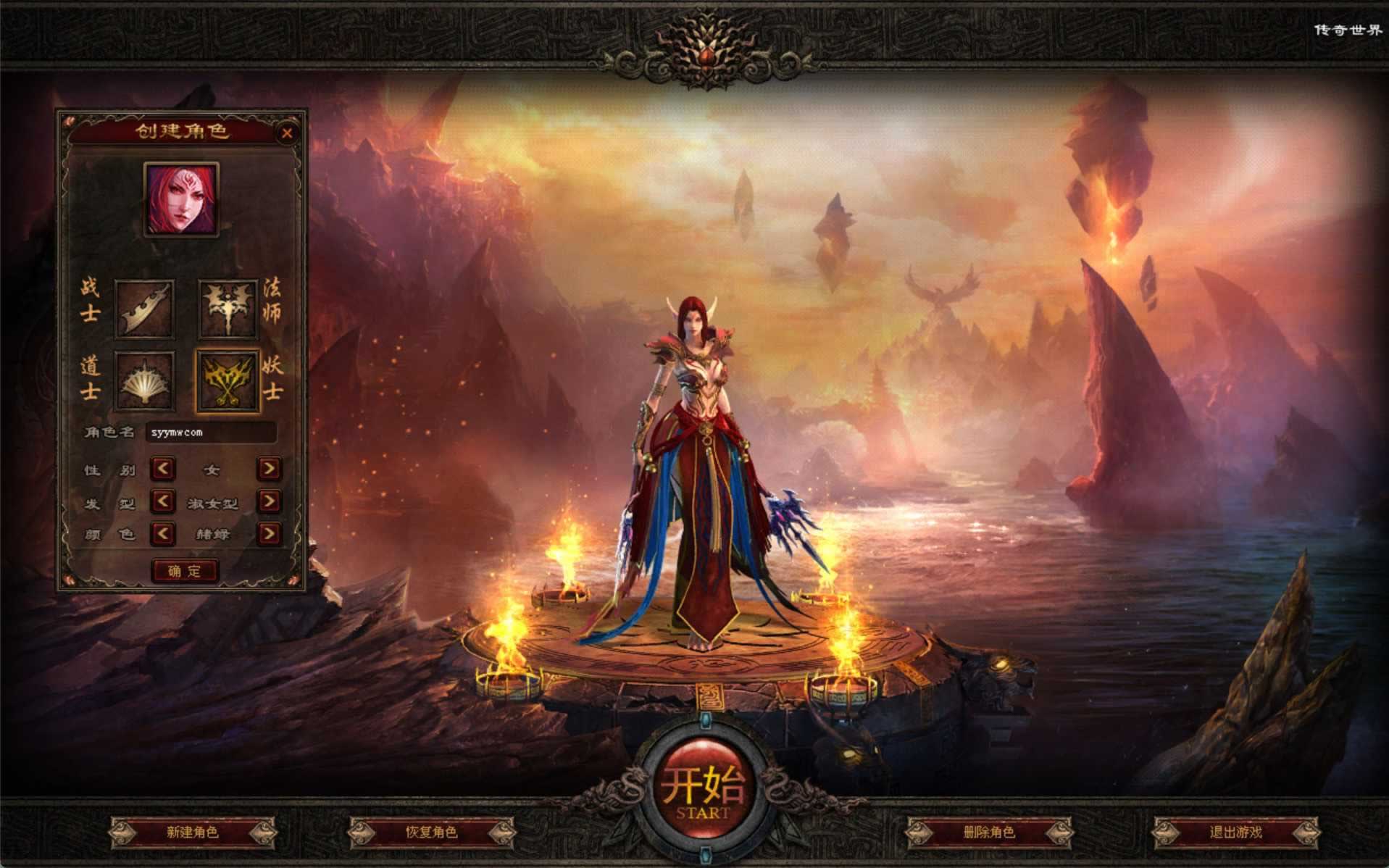Switch gender with the right arrow
This screenshot has width=1389, height=868.
coord(269,469)
